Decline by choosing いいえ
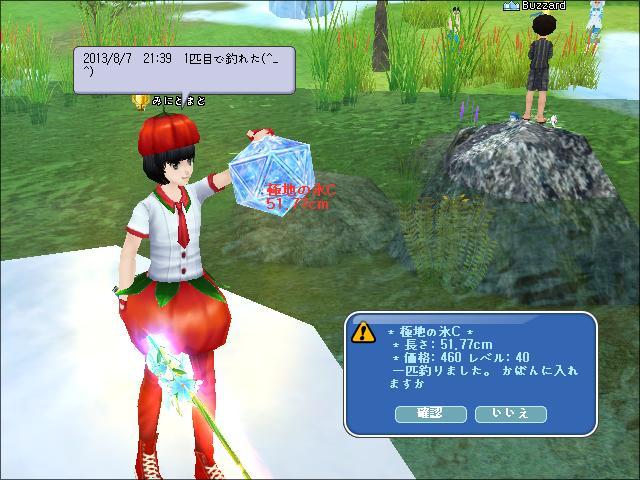Screen dimensions: 640x480 [x=509, y=413]
